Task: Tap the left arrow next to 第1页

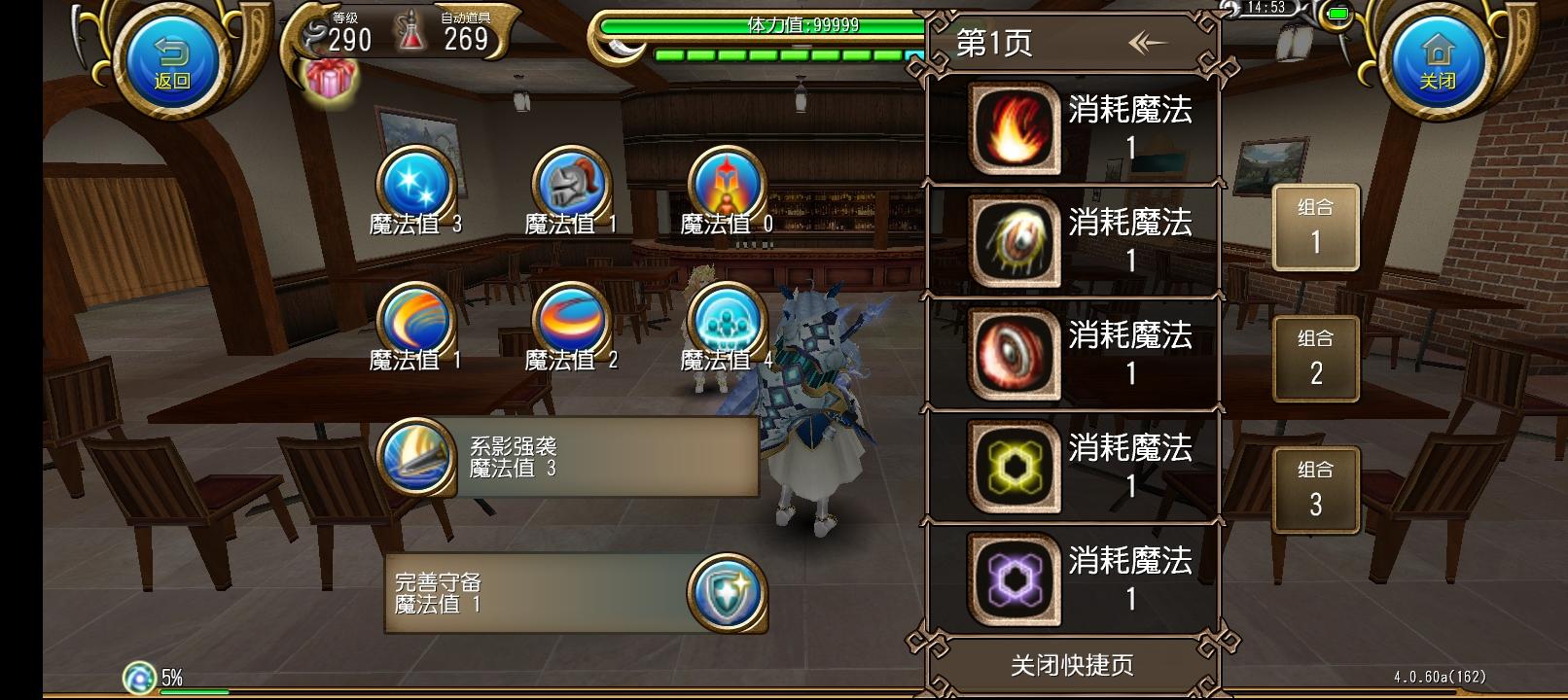Action: pos(1148,43)
